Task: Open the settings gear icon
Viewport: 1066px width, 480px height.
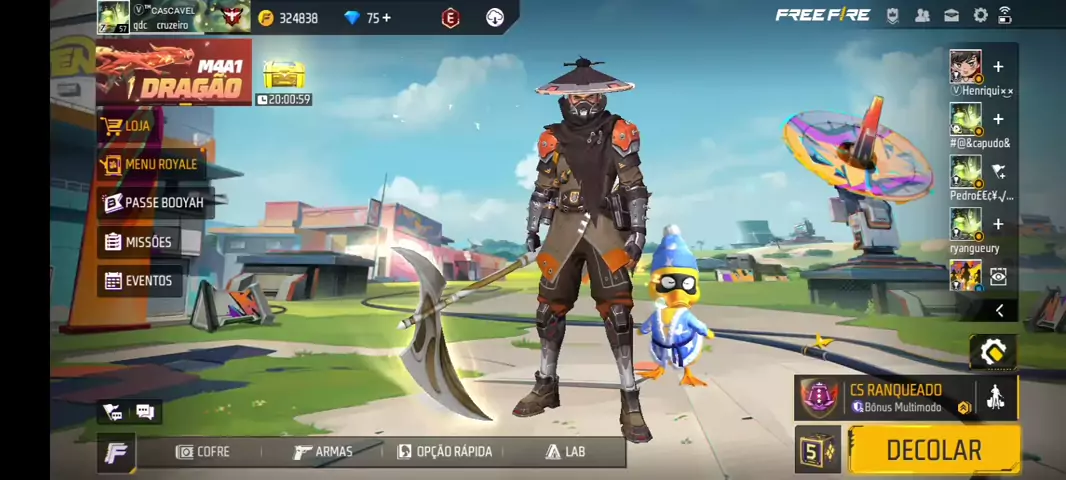Action: tap(980, 15)
